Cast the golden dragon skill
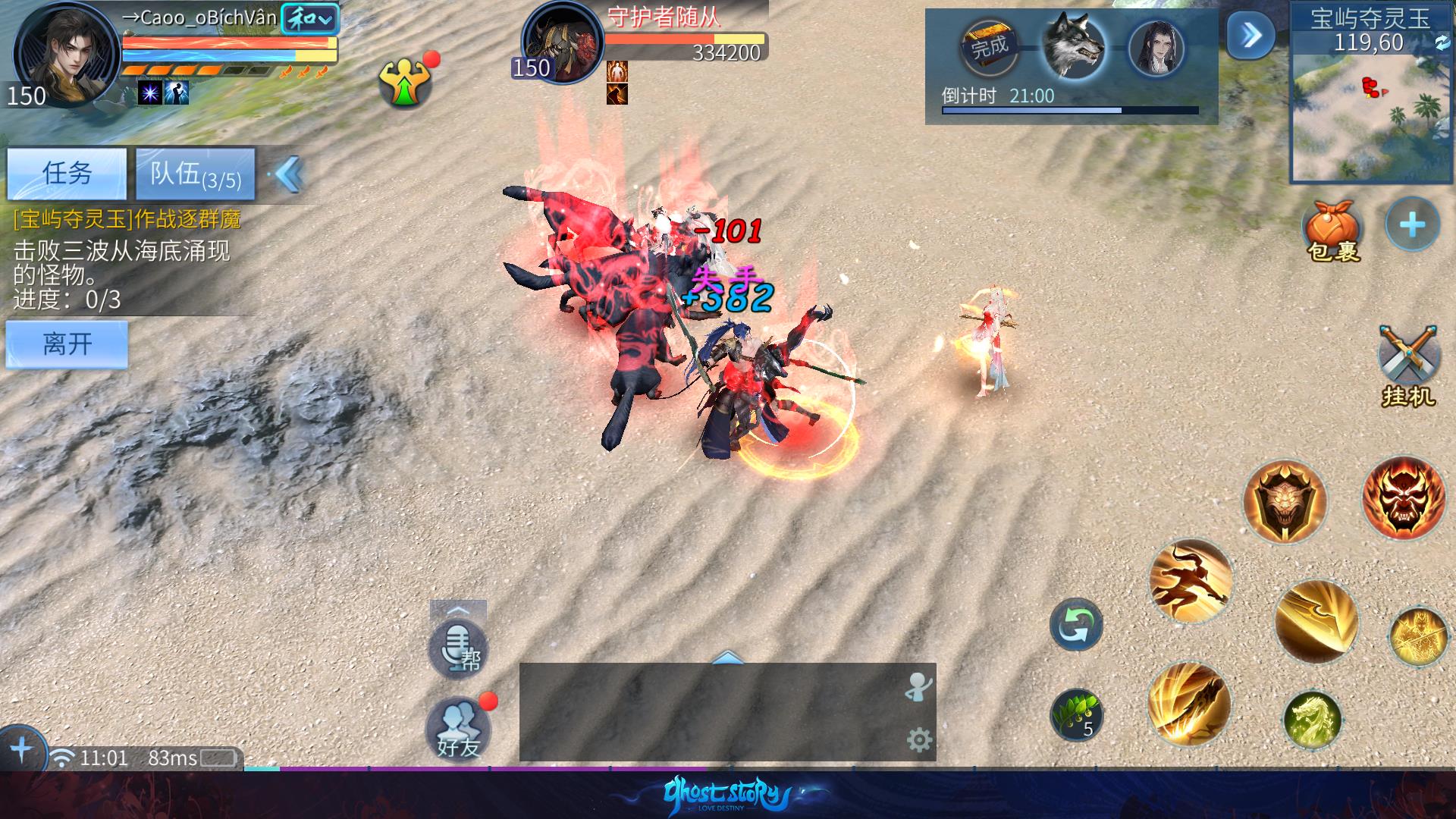 tap(1313, 717)
